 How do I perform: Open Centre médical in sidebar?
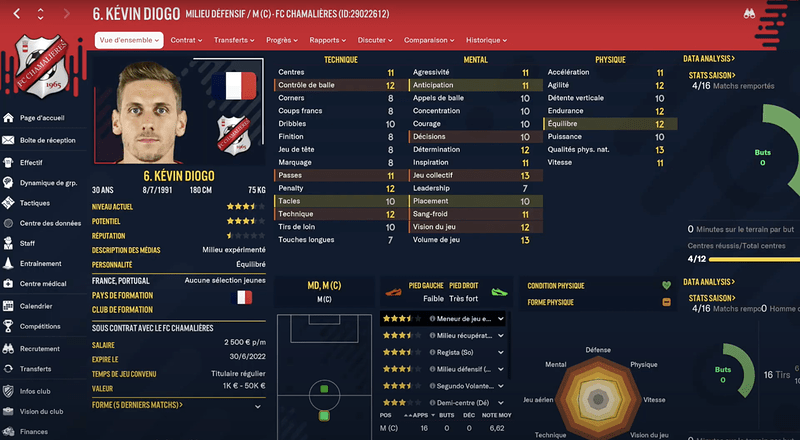45,284
